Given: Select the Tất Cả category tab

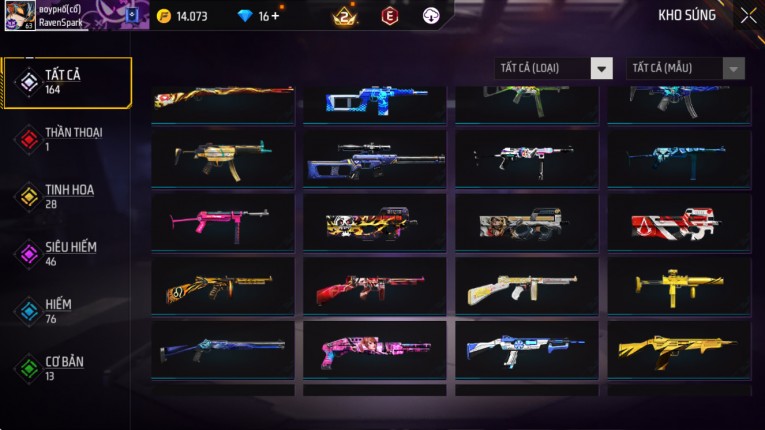Looking at the screenshot, I should [x=68, y=82].
